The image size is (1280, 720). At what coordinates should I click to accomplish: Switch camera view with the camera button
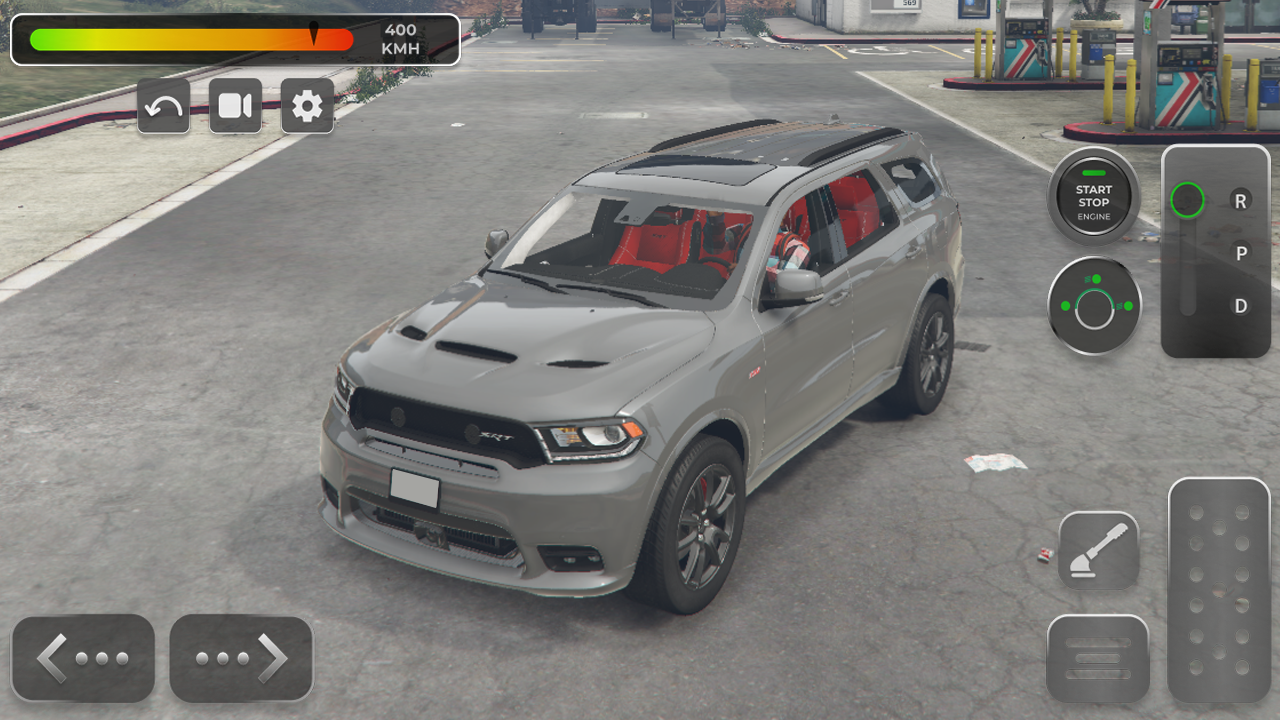[235, 106]
